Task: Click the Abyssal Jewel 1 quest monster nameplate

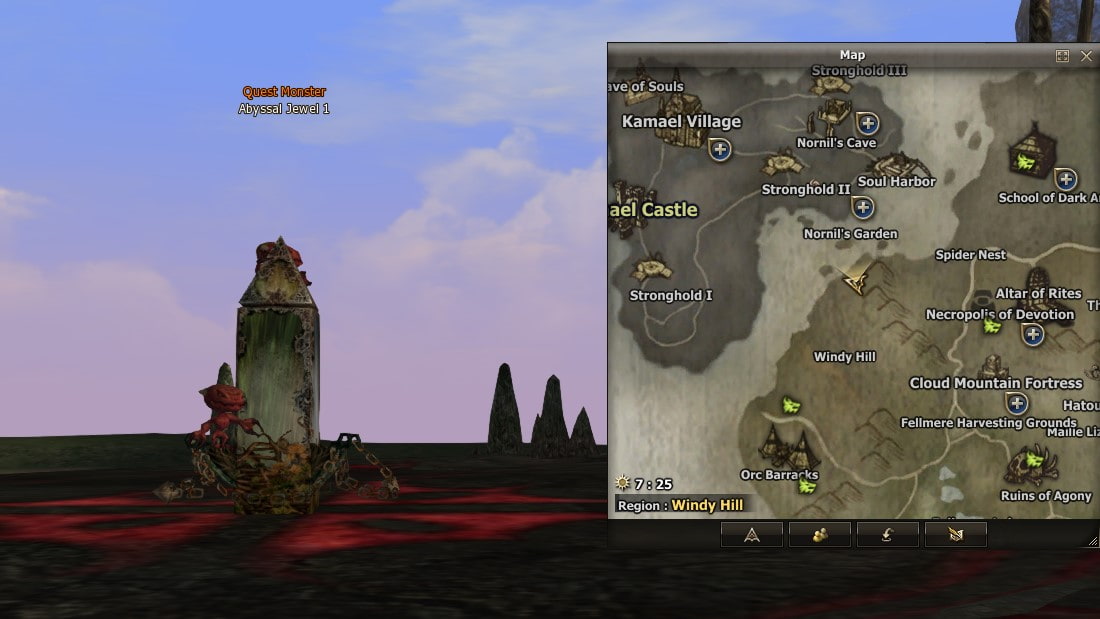Action: 284,109
